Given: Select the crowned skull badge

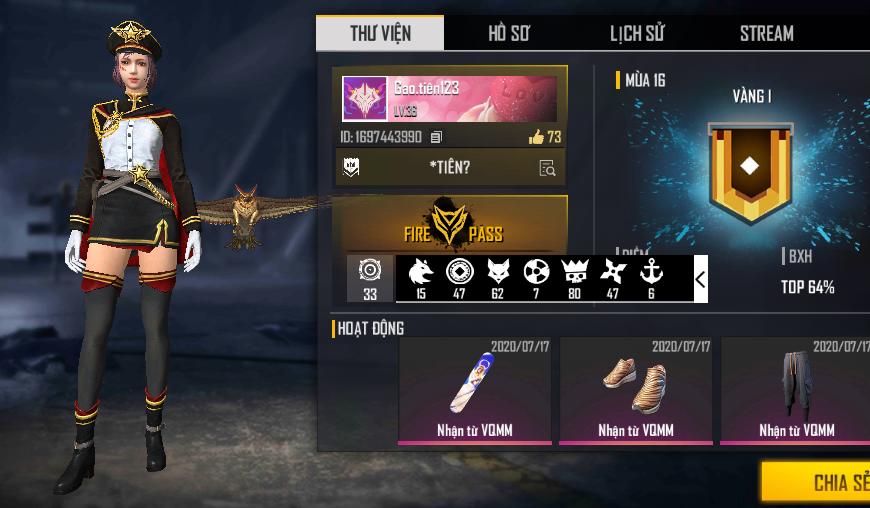Looking at the screenshot, I should tap(573, 272).
